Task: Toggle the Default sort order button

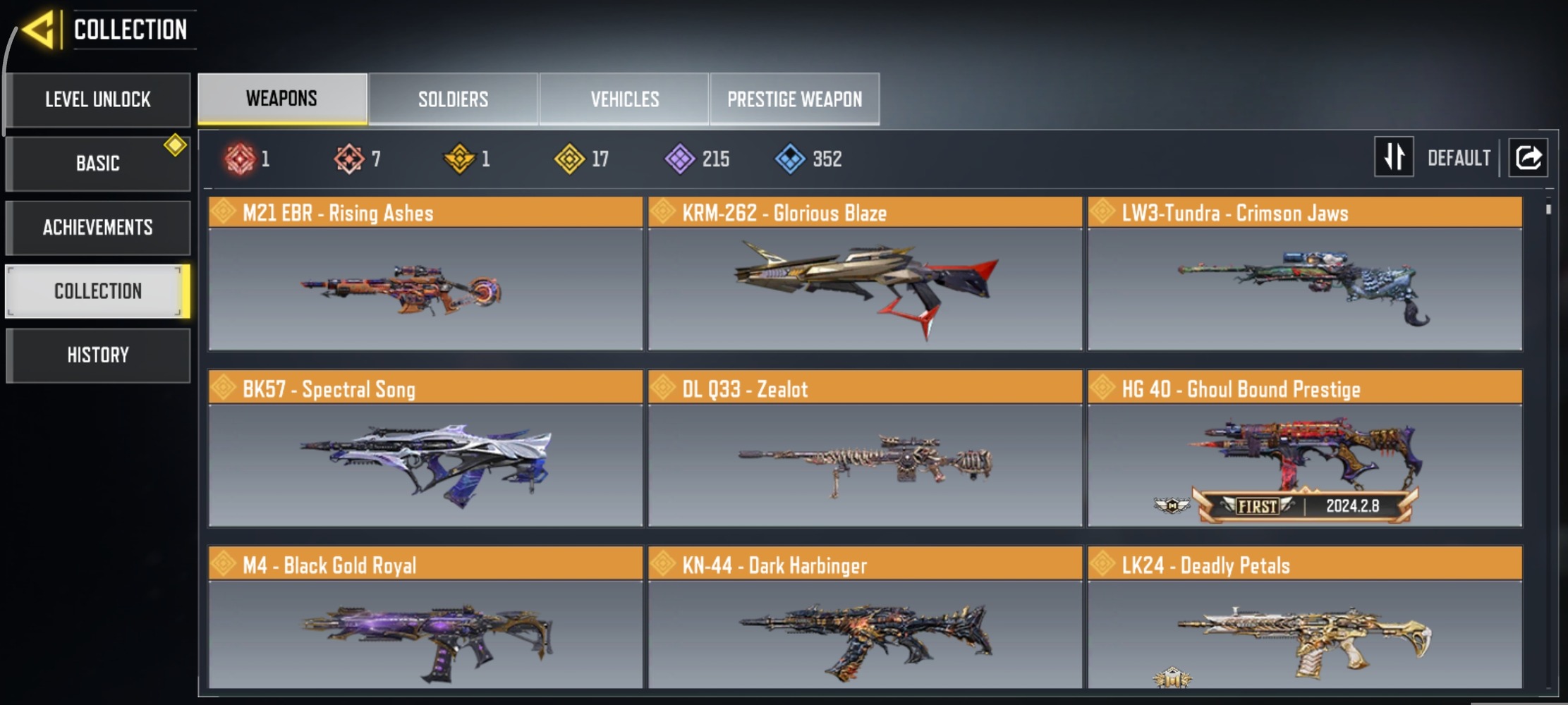Action: tap(1394, 157)
